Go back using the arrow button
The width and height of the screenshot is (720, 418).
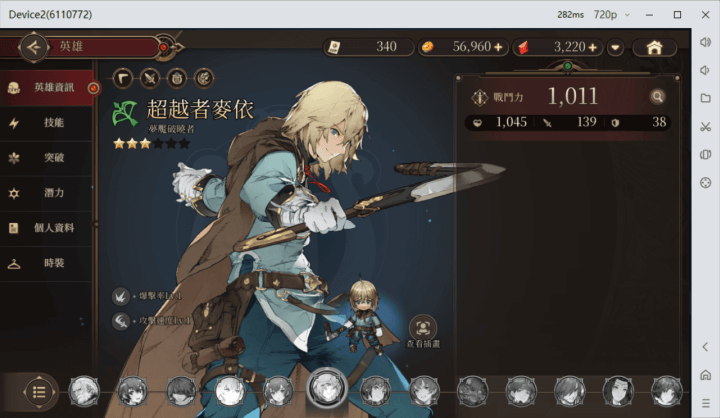34,46
